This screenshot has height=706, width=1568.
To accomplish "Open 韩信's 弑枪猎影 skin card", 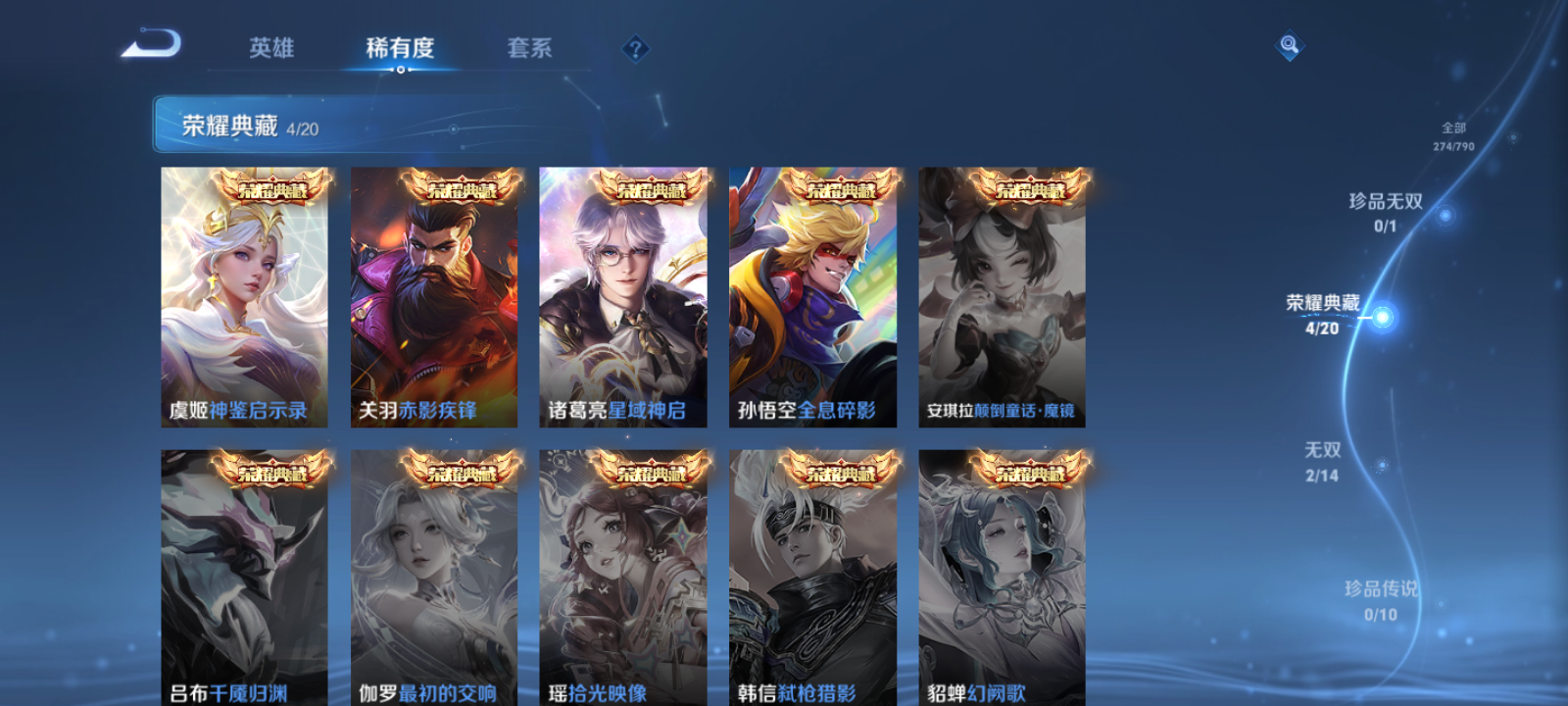I will pyautogui.click(x=813, y=569).
